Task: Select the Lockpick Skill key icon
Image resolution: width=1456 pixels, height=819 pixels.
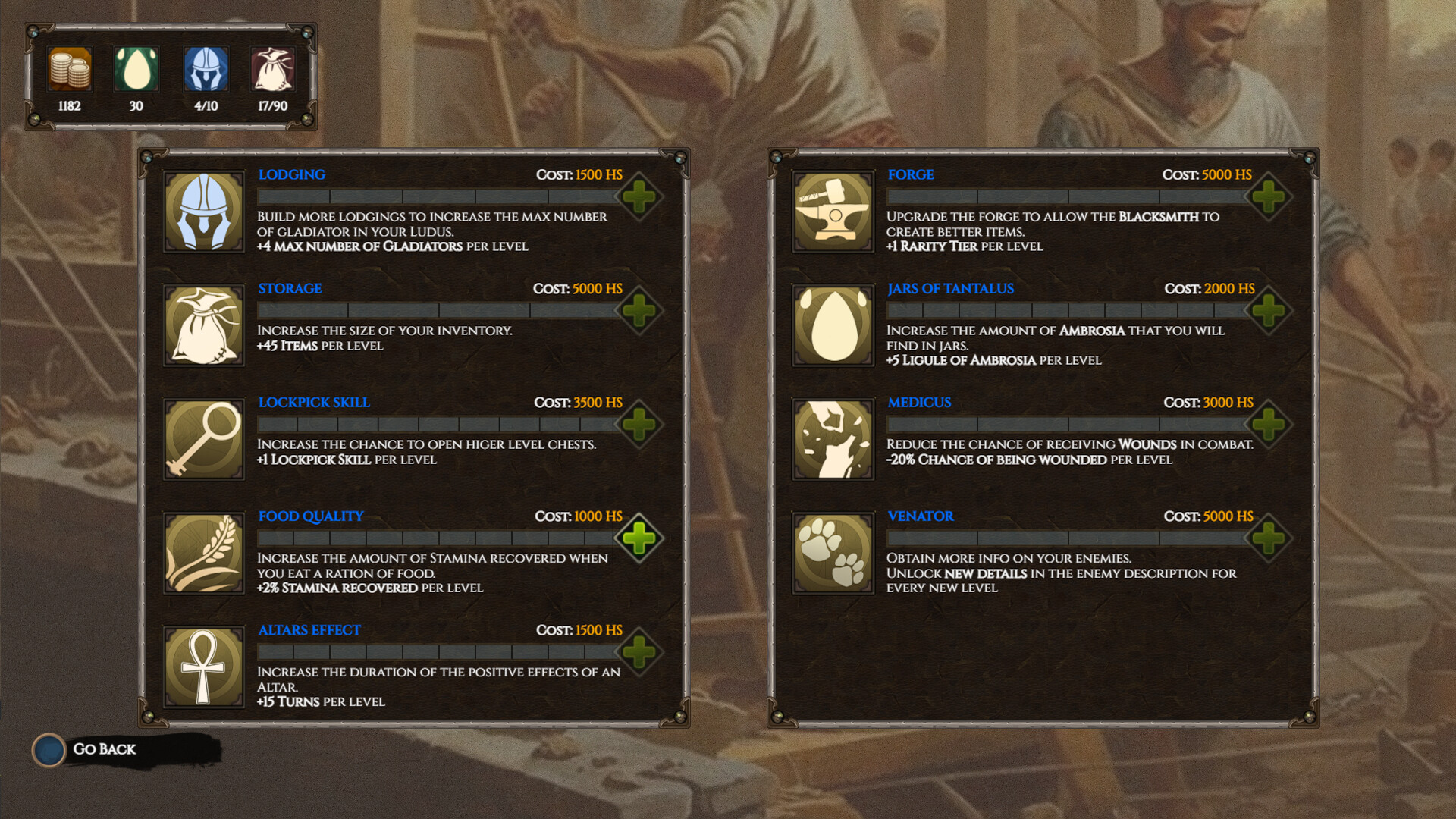Action: pos(204,439)
